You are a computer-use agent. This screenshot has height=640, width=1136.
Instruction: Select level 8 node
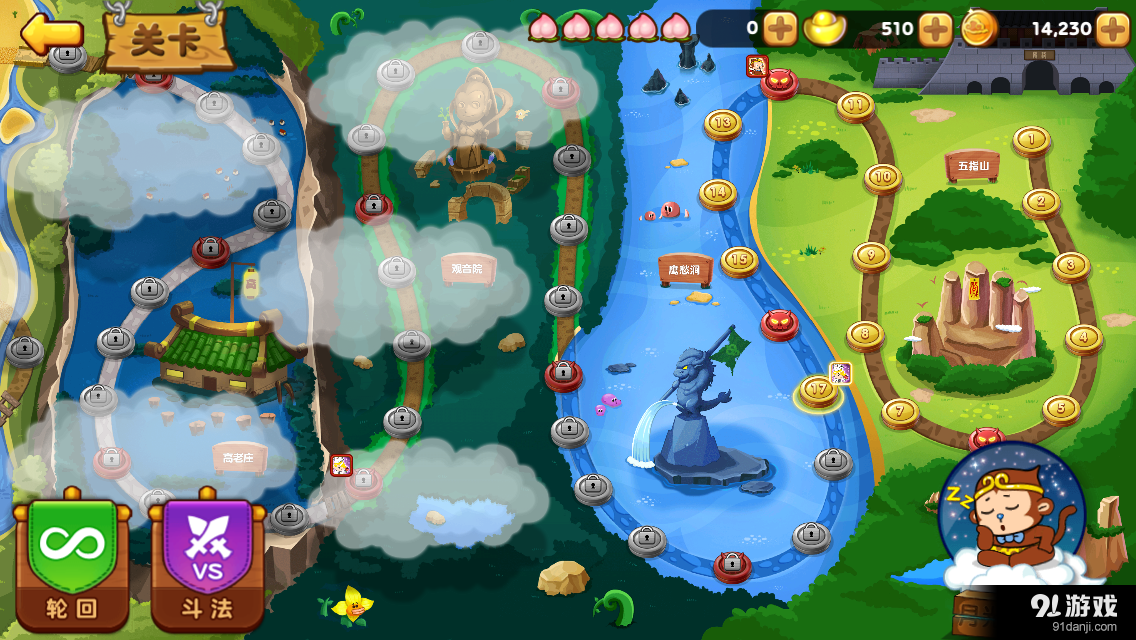(865, 334)
